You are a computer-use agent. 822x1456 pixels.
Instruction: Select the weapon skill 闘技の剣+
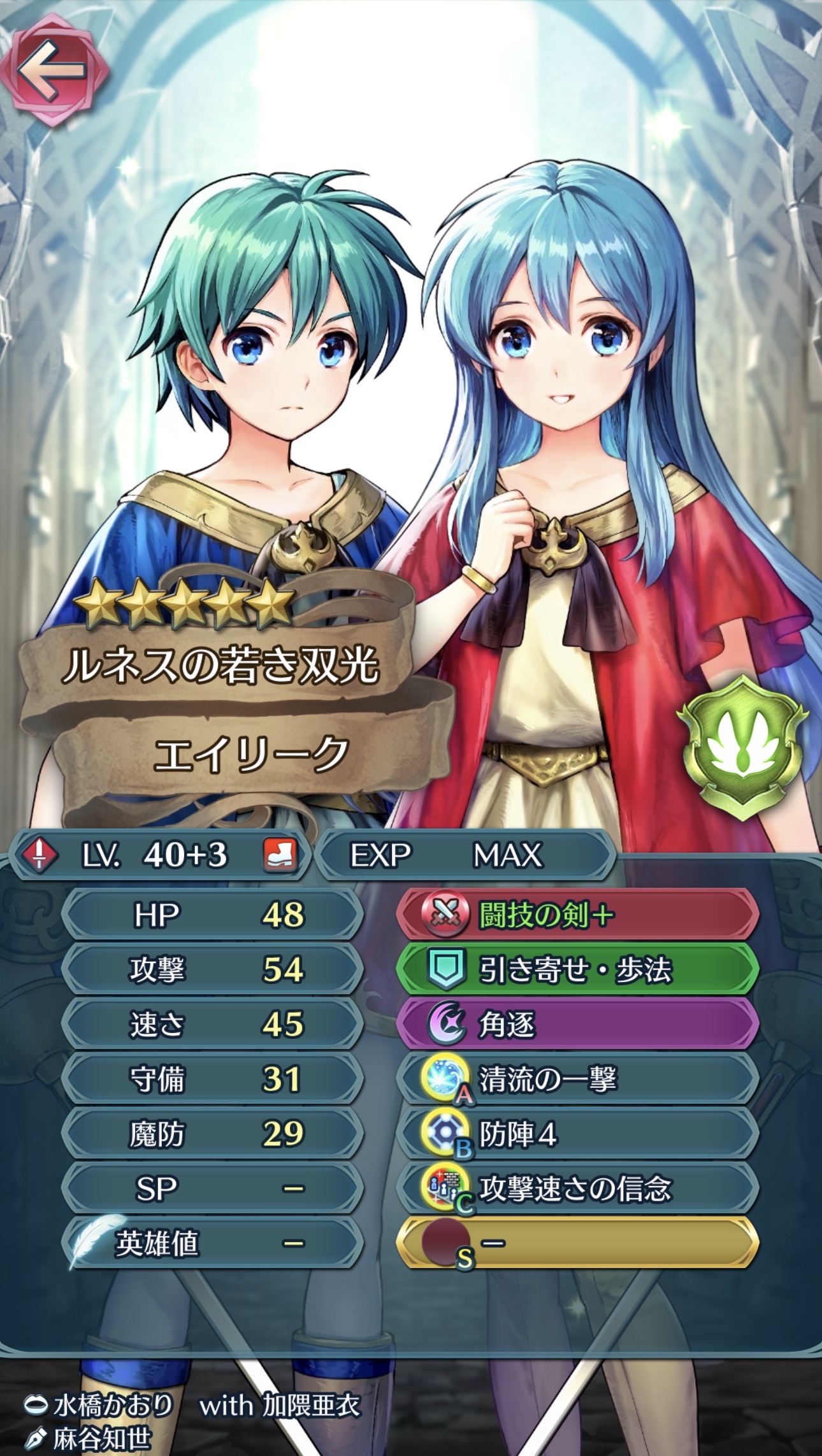pyautogui.click(x=577, y=915)
